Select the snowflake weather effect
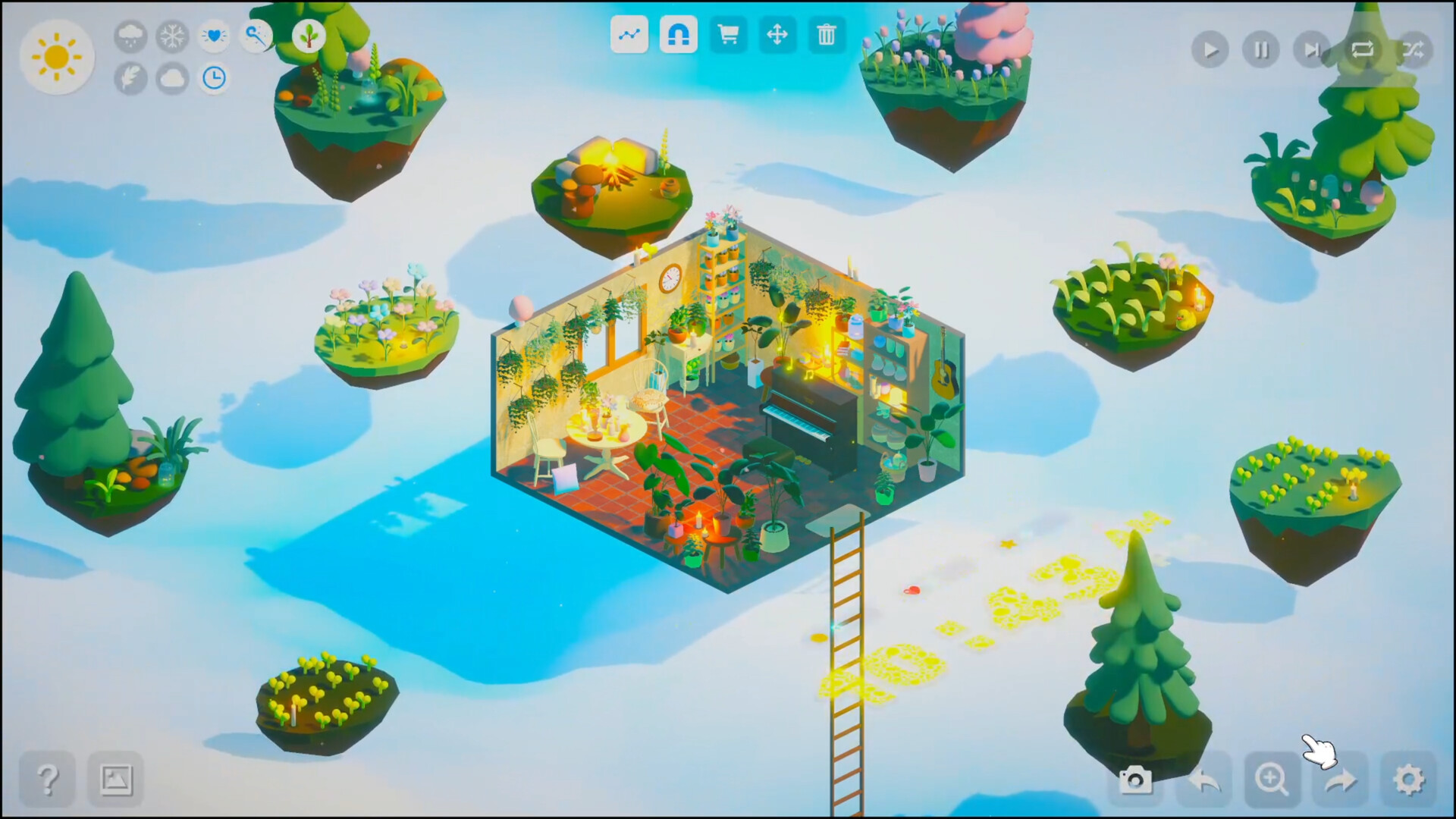Screen dimensions: 1456x819 (x=171, y=36)
